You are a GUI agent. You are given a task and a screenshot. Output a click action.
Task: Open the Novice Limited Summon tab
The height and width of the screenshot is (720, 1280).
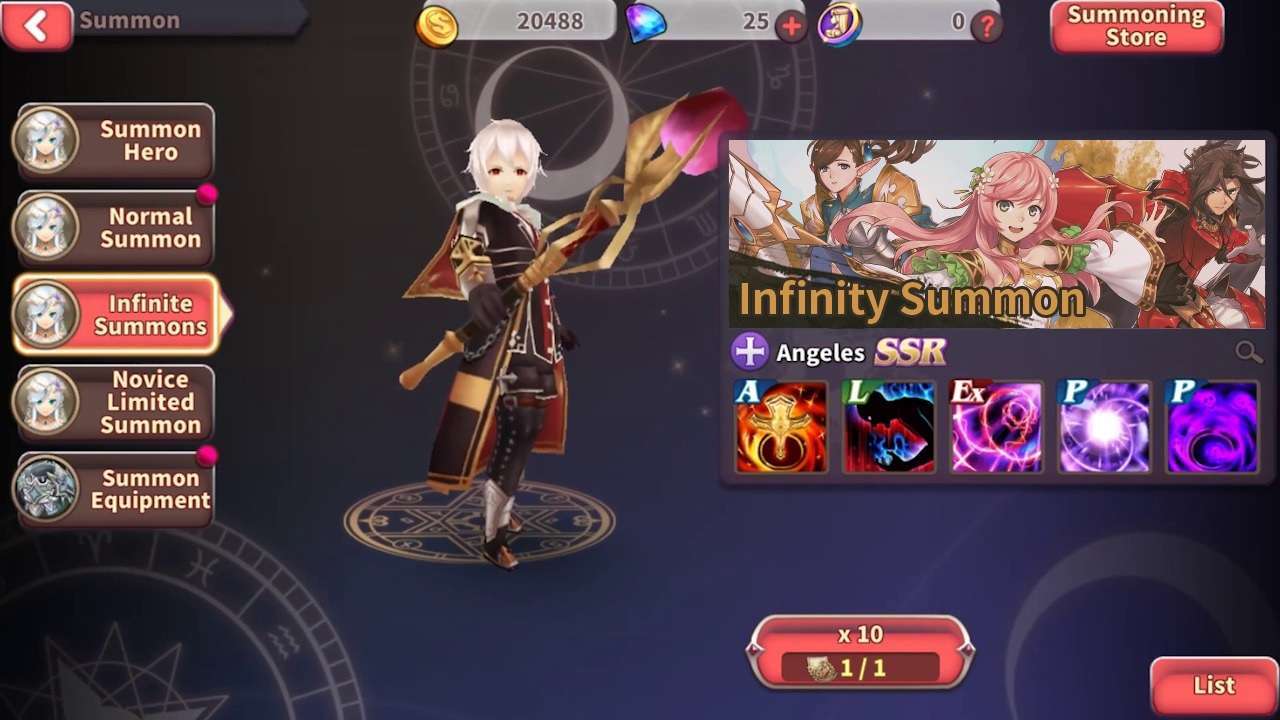point(114,402)
